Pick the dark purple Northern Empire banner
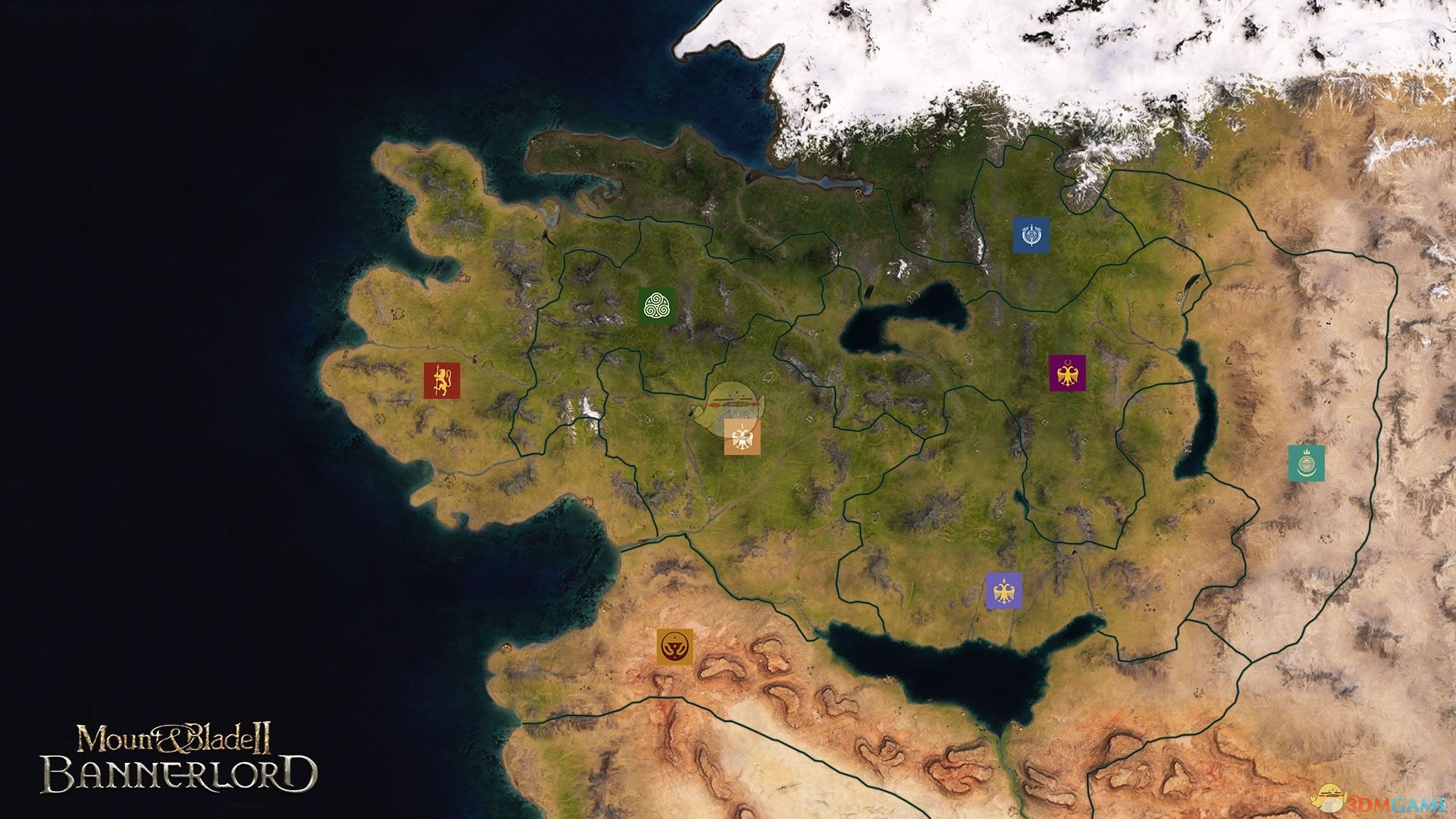 [1067, 373]
